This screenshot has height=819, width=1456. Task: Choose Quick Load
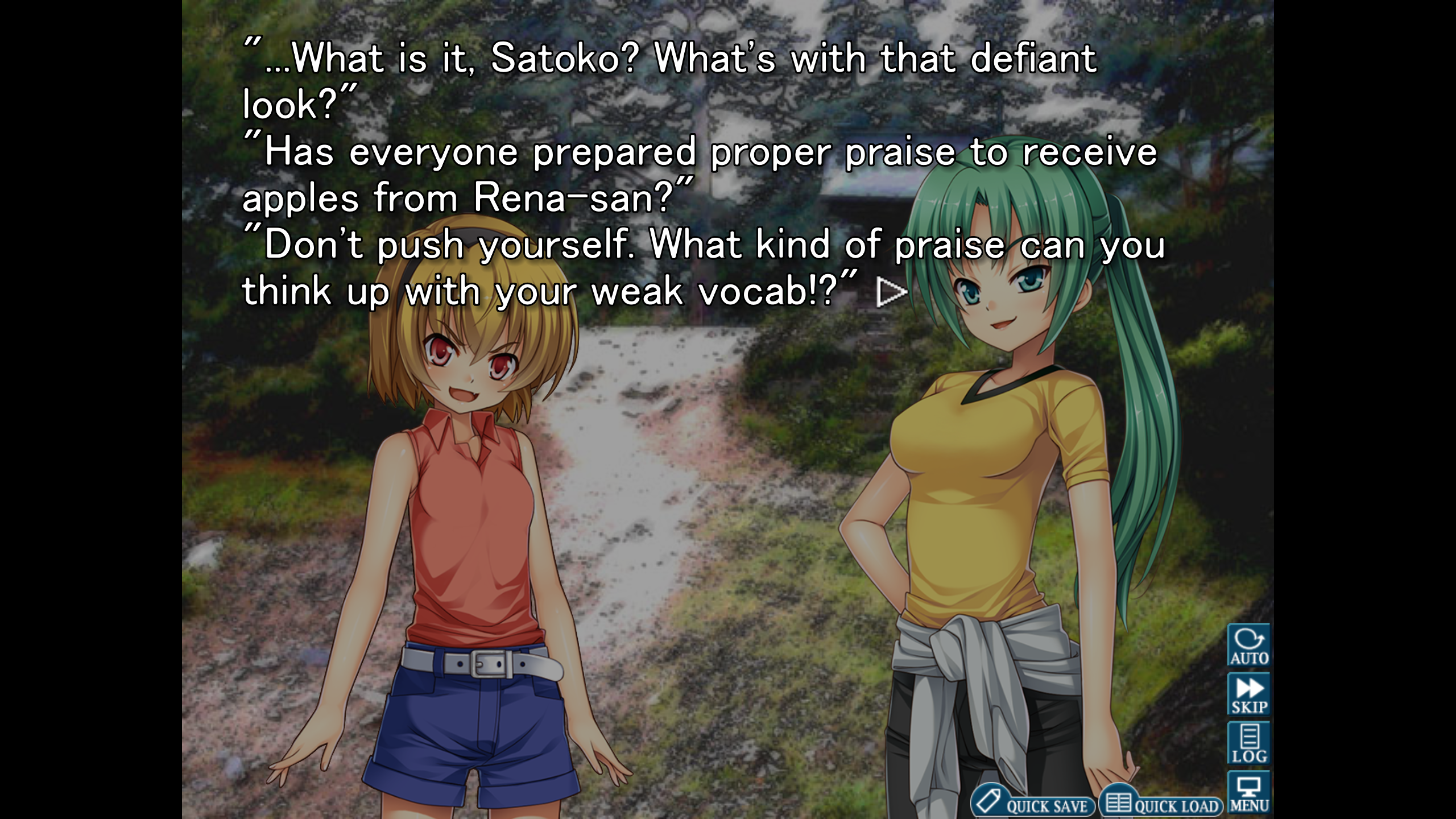tap(1161, 802)
